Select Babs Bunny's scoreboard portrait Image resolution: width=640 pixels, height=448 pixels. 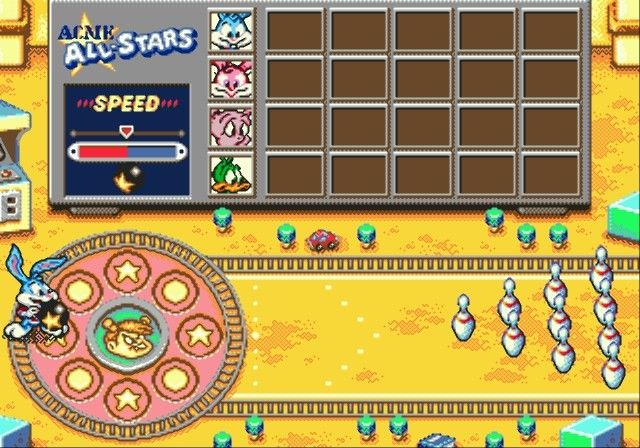231,77
